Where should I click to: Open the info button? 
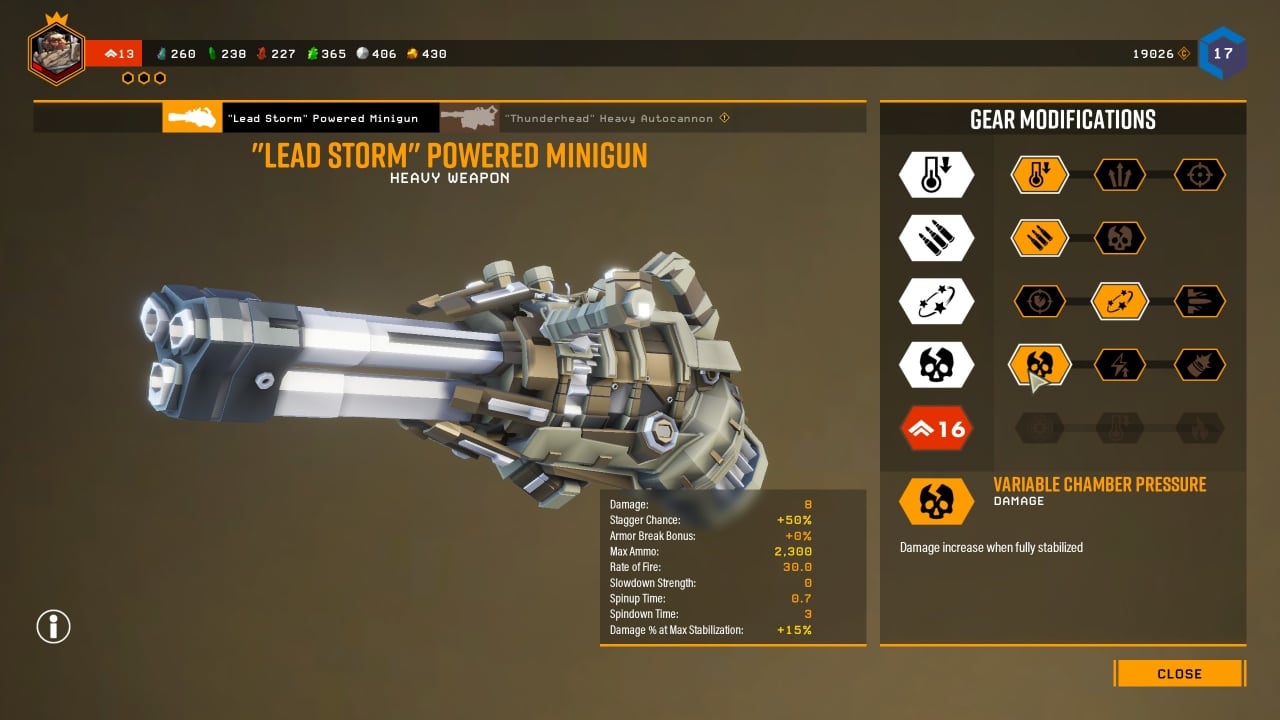[53, 626]
